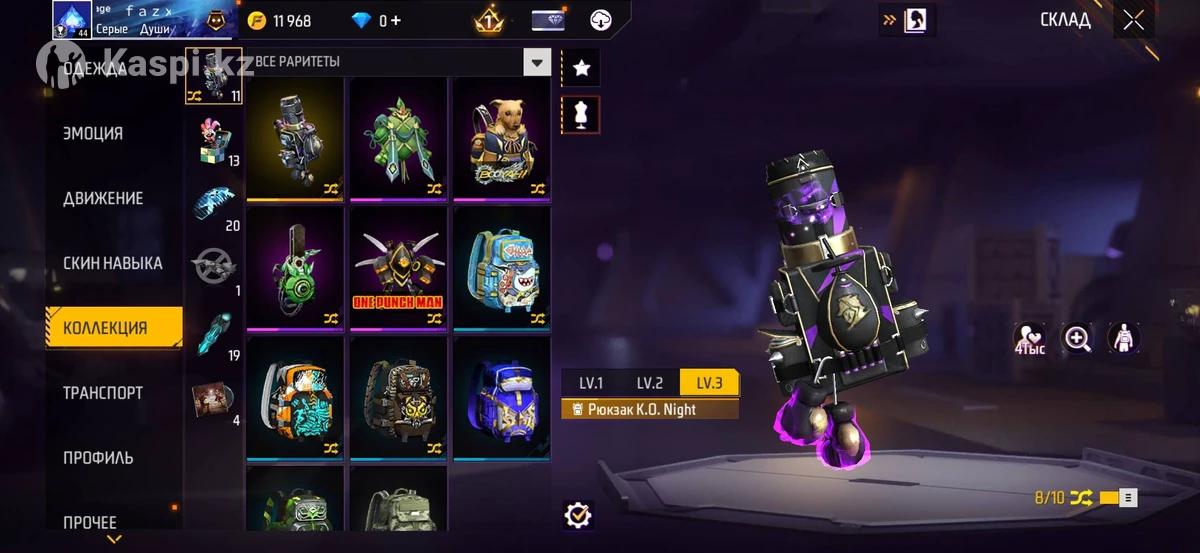Go to the ПРОФИЛЬ category

point(98,458)
